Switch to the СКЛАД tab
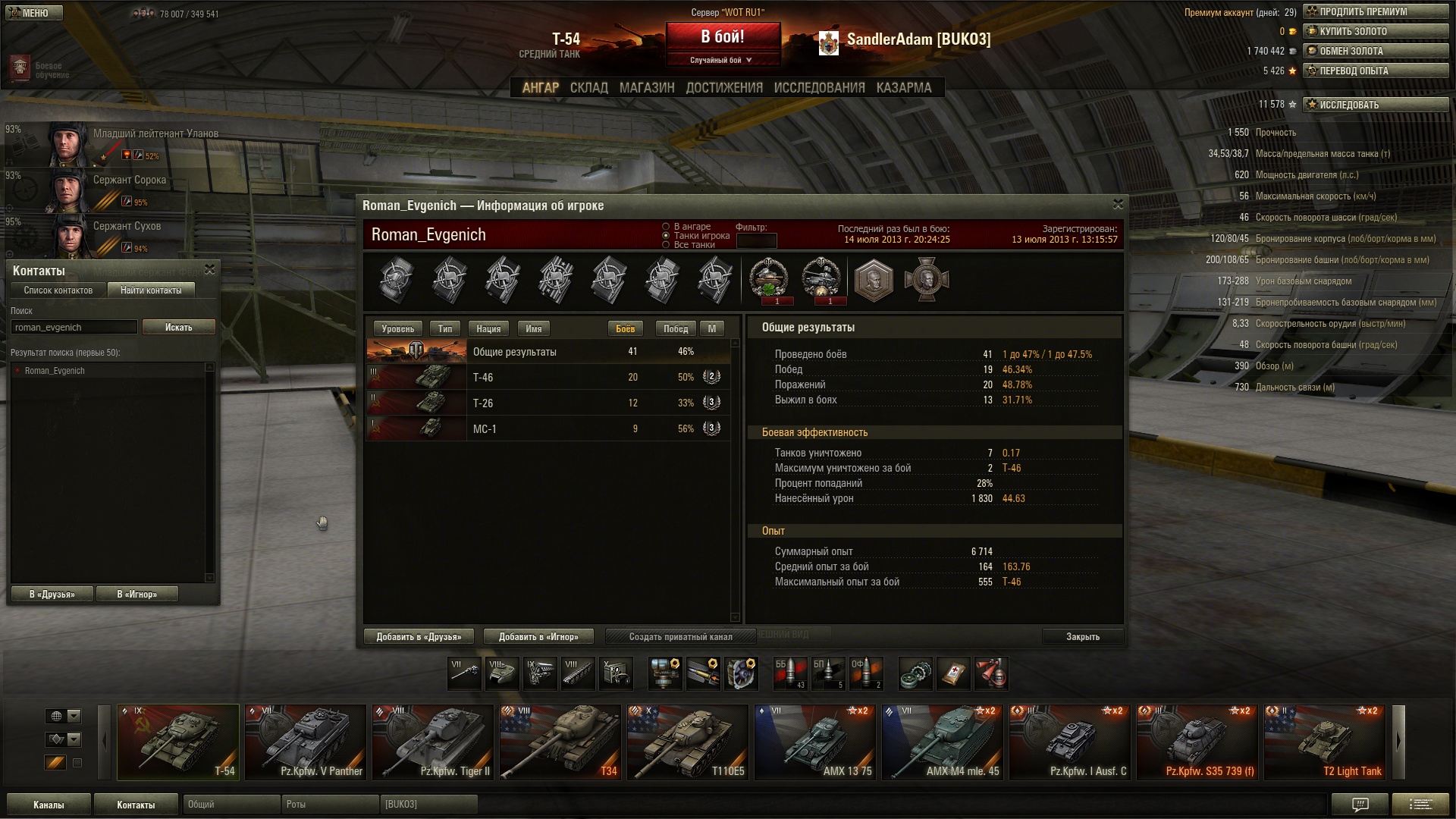The height and width of the screenshot is (819, 1456). [588, 88]
